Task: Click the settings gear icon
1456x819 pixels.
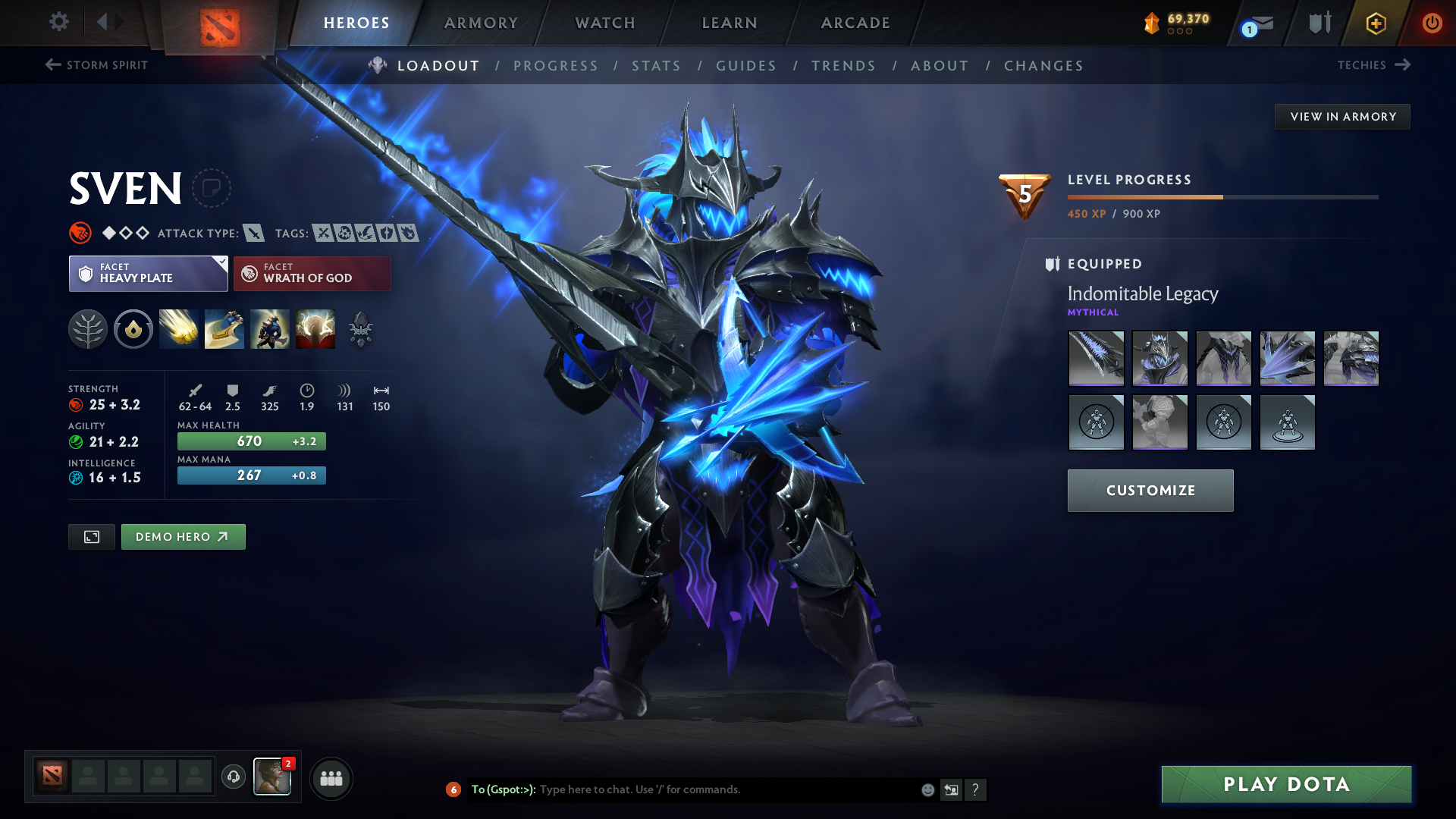Action: (x=58, y=22)
